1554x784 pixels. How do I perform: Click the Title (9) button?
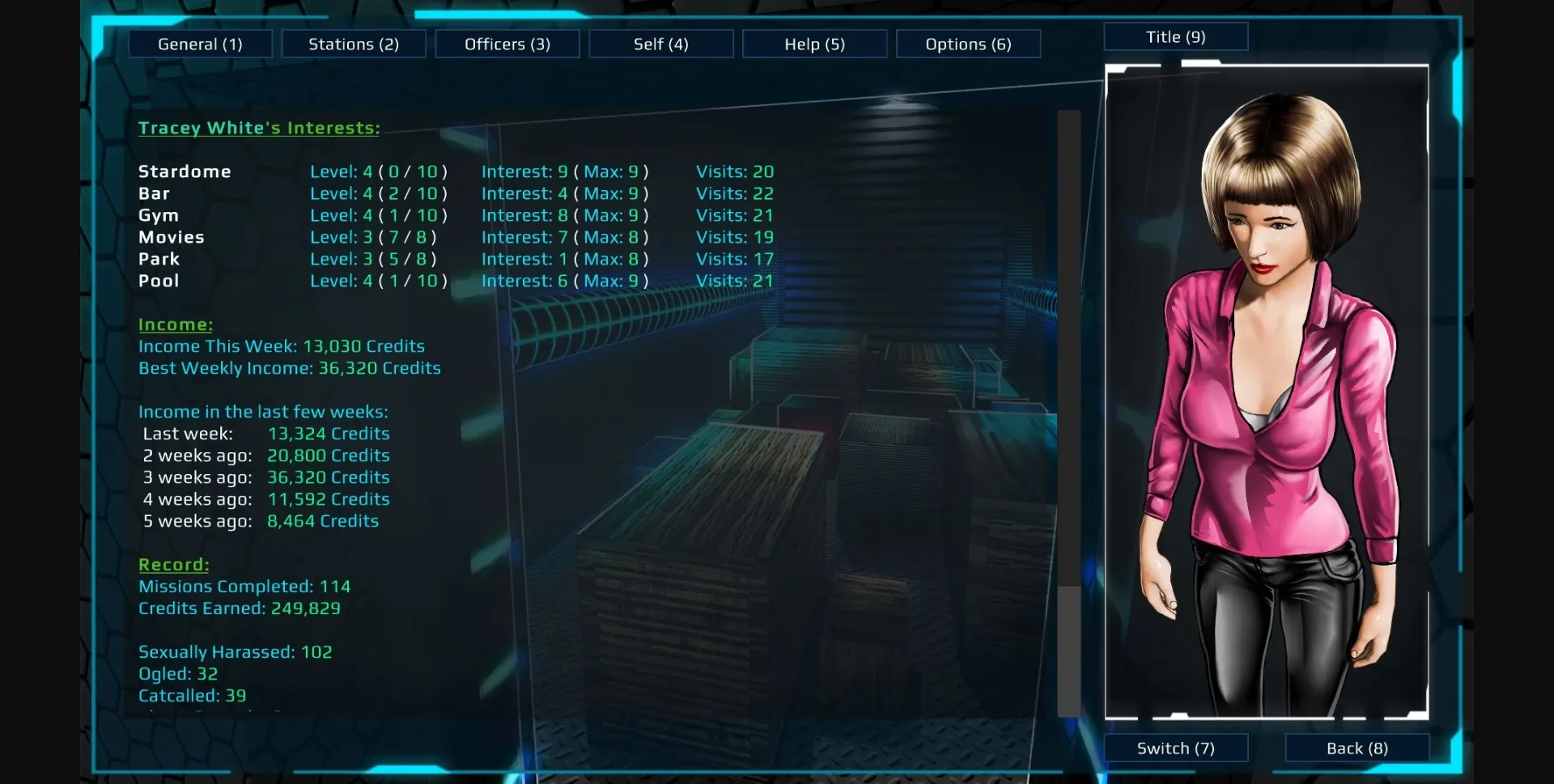[x=1175, y=36]
